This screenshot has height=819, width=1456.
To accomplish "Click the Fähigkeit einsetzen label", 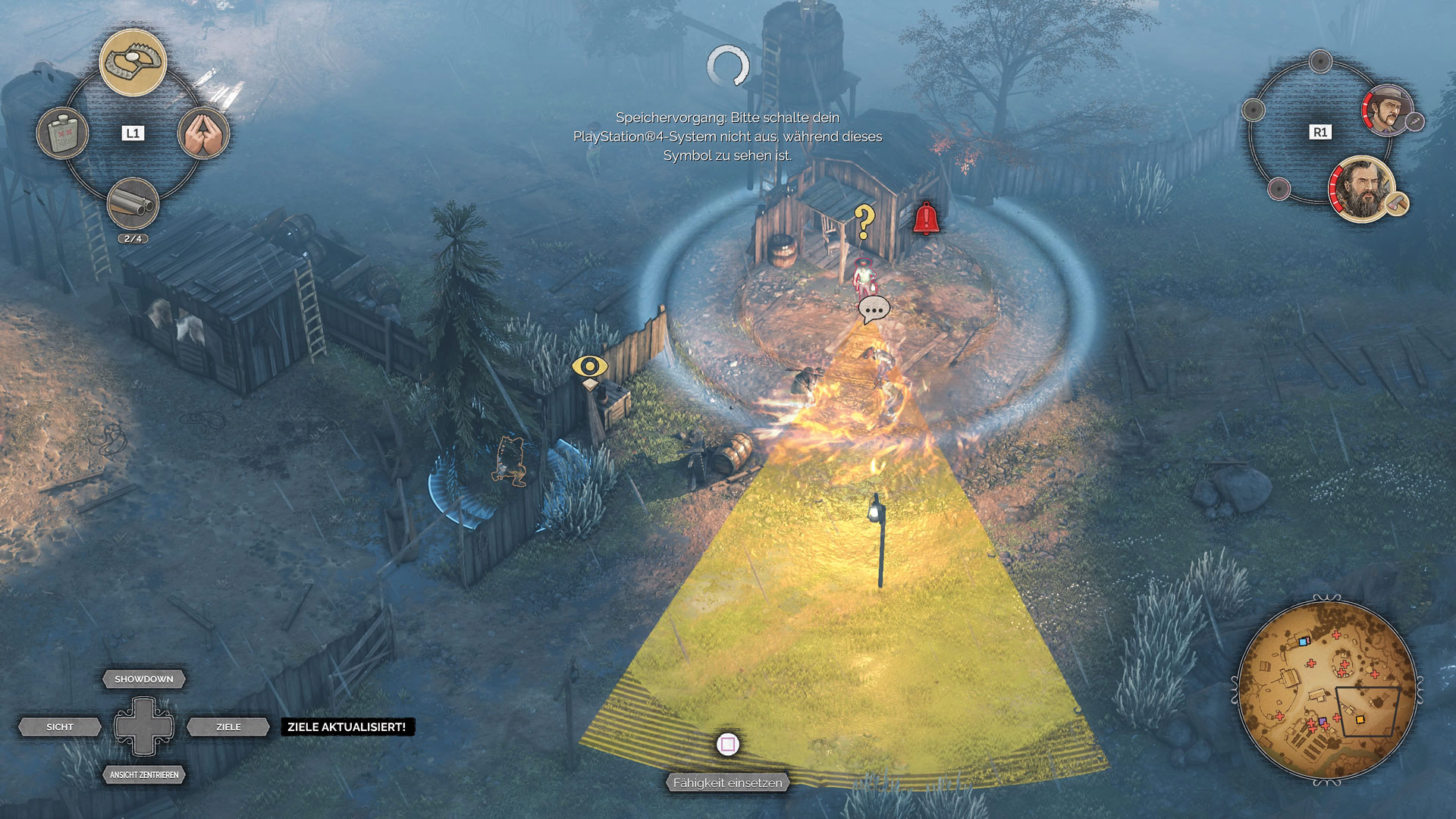I will click(727, 783).
